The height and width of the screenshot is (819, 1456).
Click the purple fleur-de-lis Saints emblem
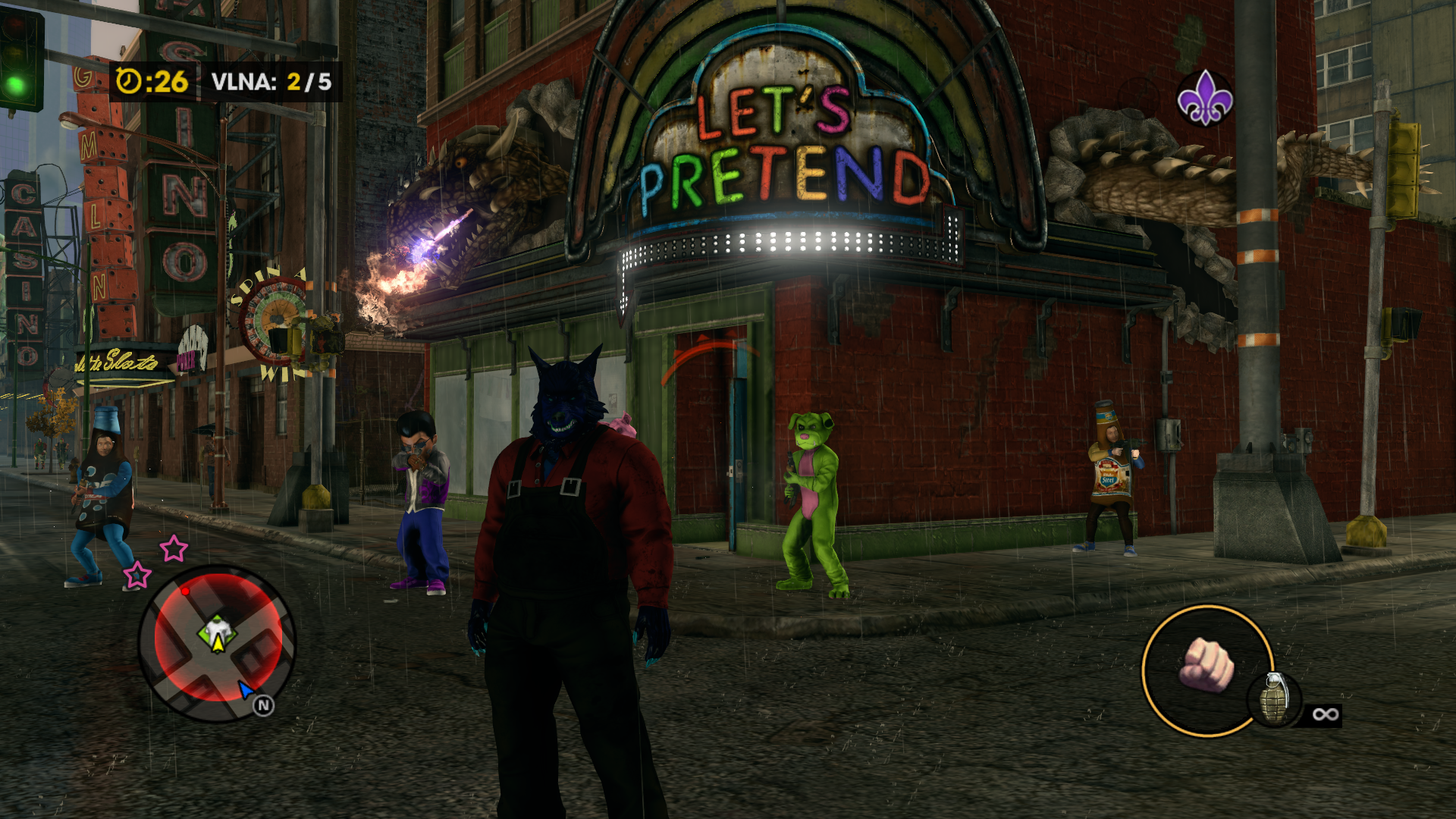[1204, 98]
